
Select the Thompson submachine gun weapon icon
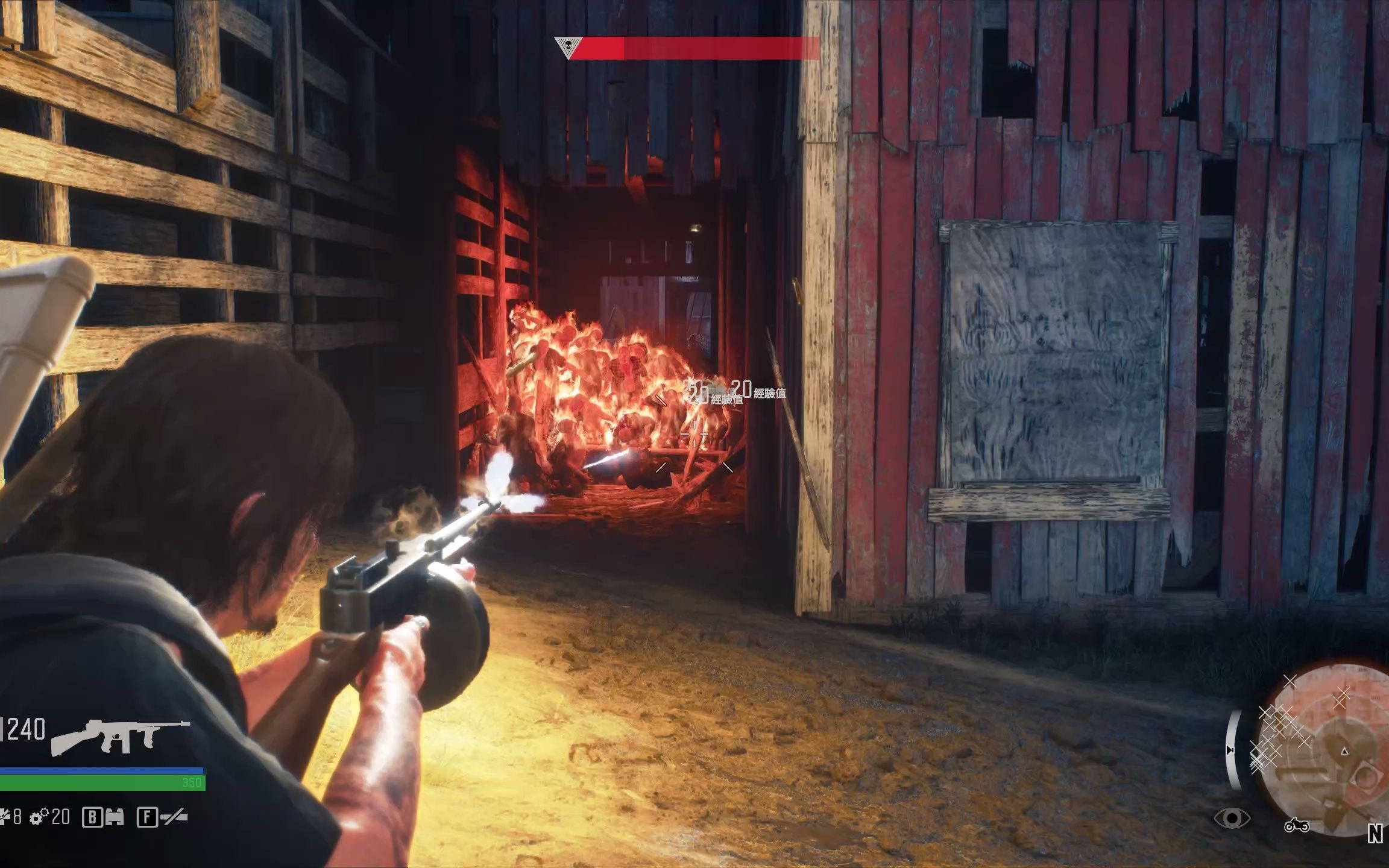(121, 737)
